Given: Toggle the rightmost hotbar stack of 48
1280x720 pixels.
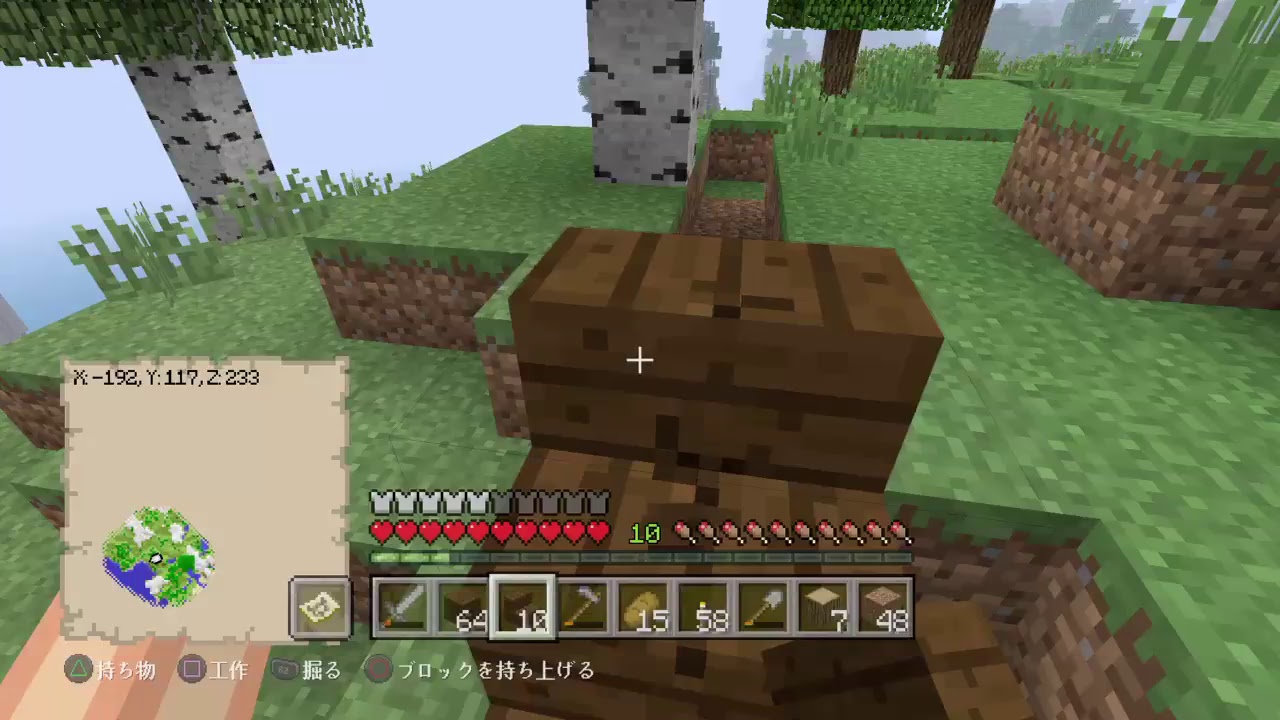Looking at the screenshot, I should 885,608.
